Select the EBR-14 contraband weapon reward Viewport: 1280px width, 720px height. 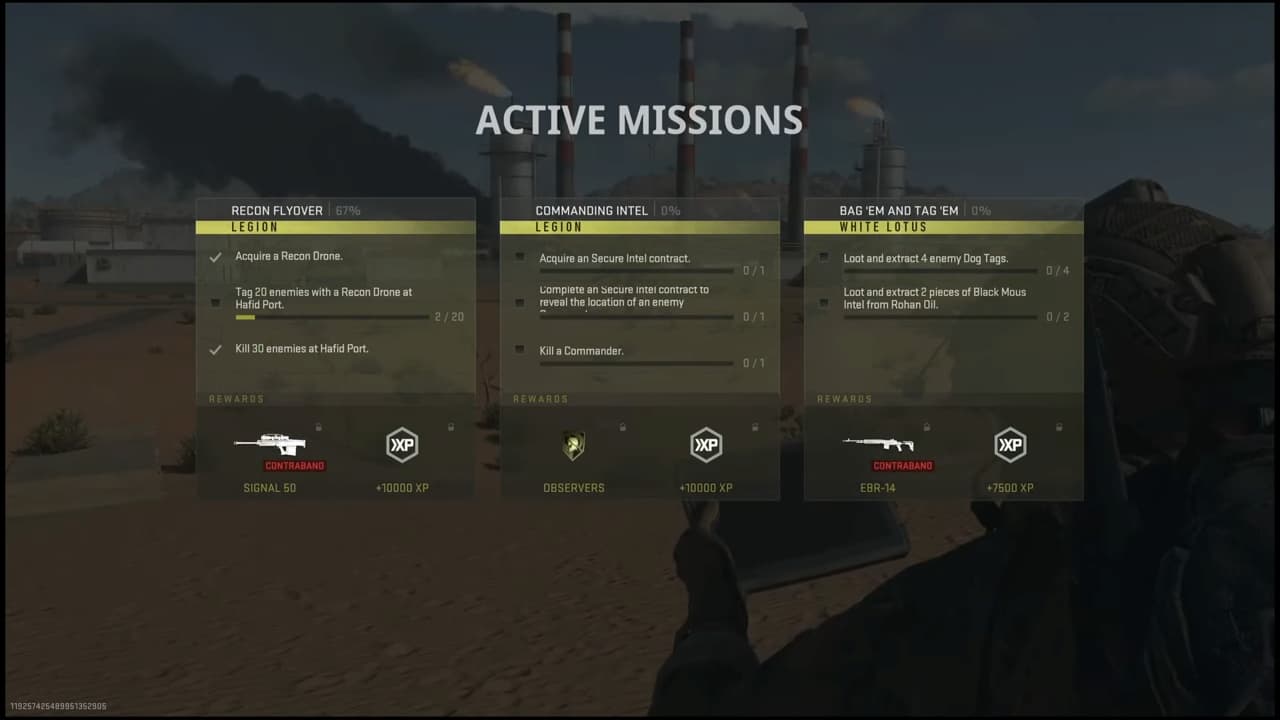(x=878, y=445)
